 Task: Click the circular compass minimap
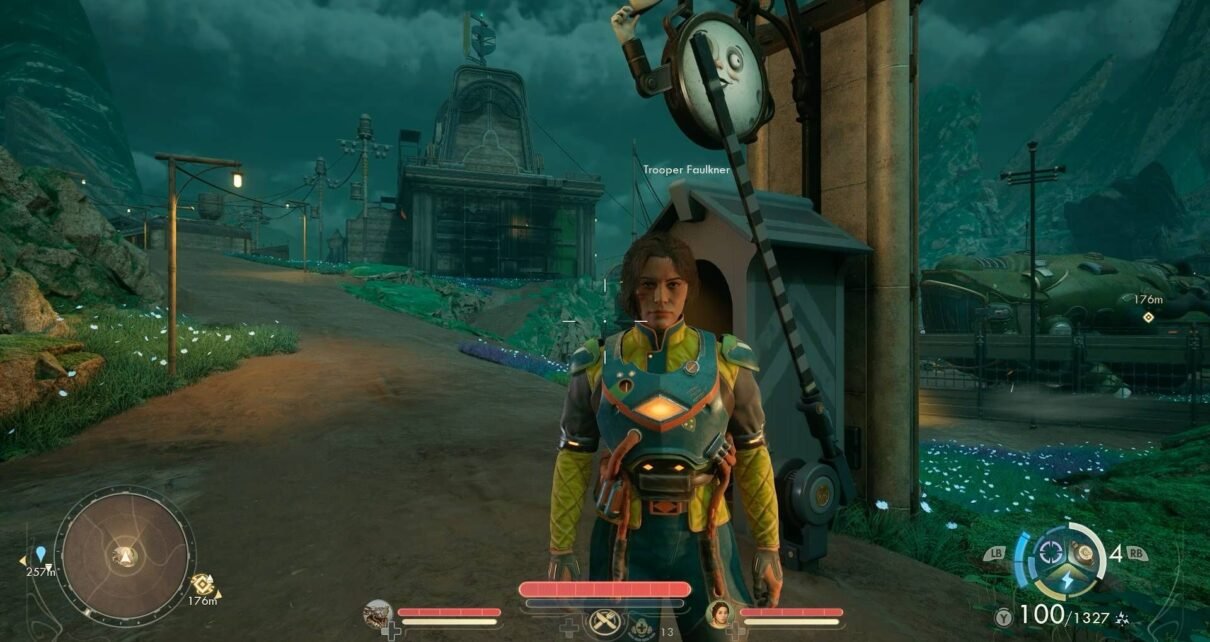pyautogui.click(x=125, y=556)
